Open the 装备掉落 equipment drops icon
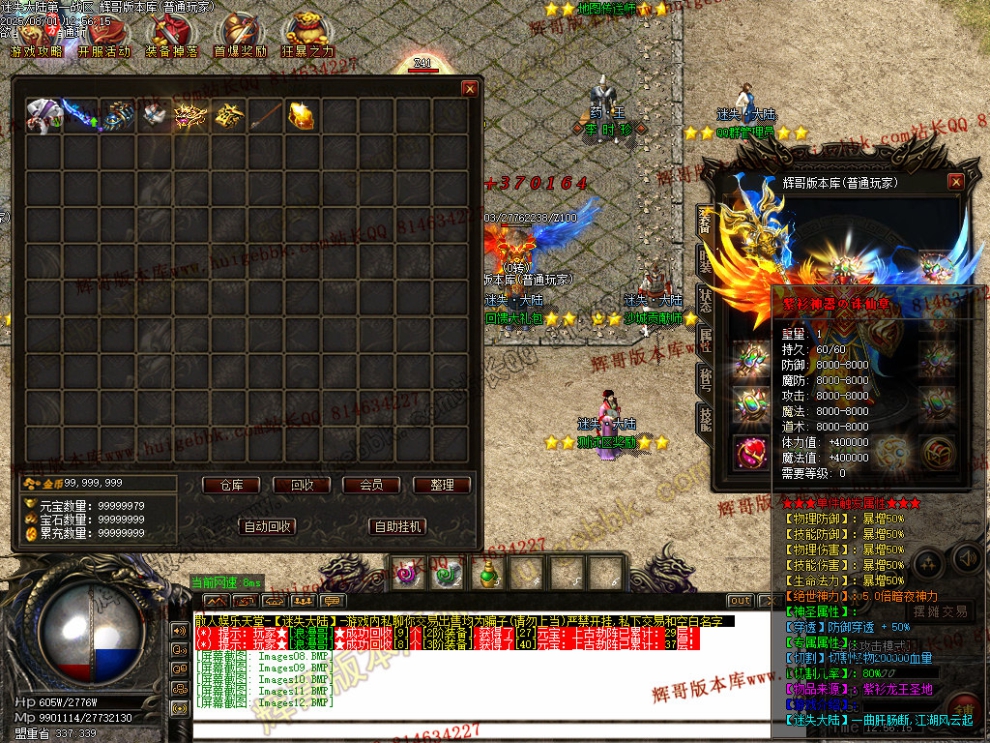Screen dimensions: 990x743 tap(171, 36)
